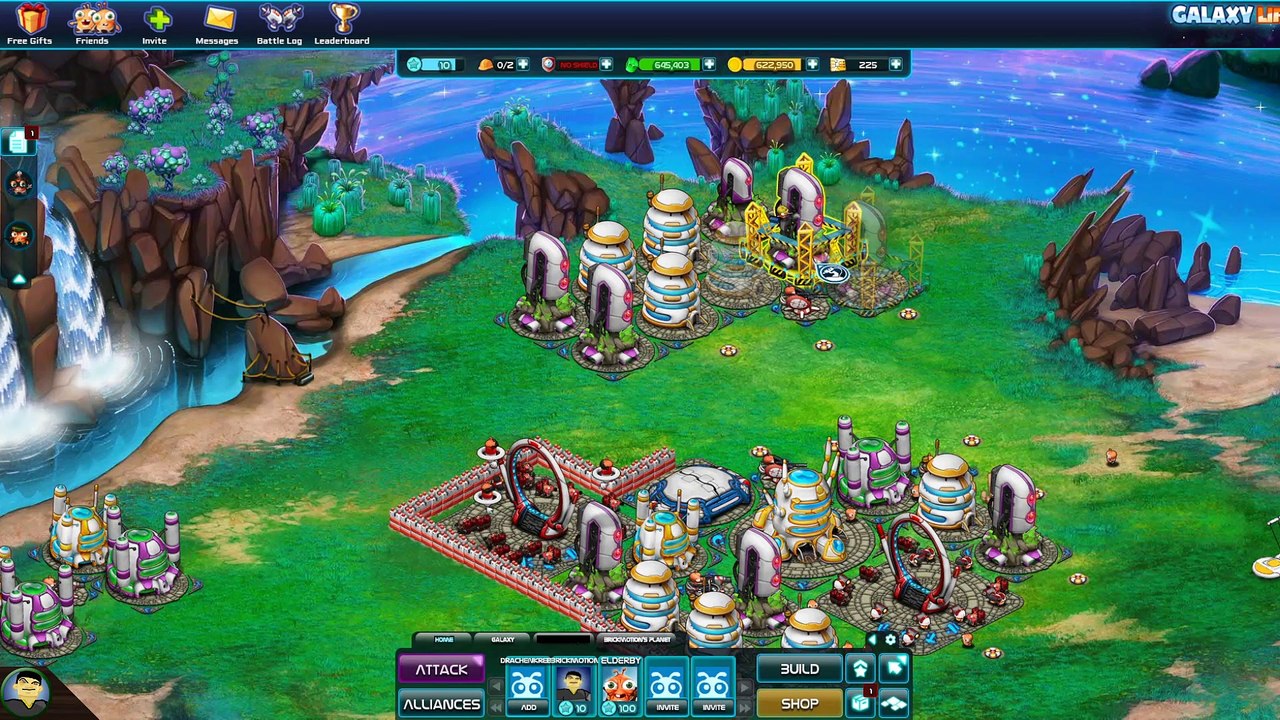This screenshot has height=720, width=1280.
Task: Open the inventory box icon
Action: pos(861,703)
